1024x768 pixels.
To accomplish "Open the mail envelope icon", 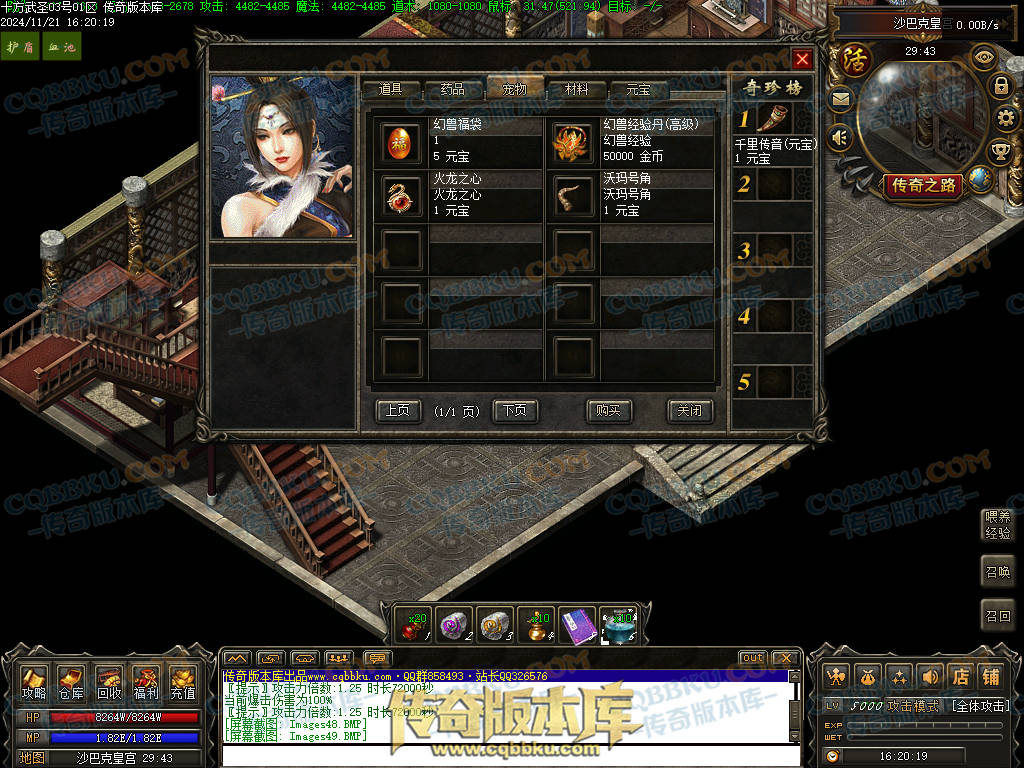I will point(840,99).
